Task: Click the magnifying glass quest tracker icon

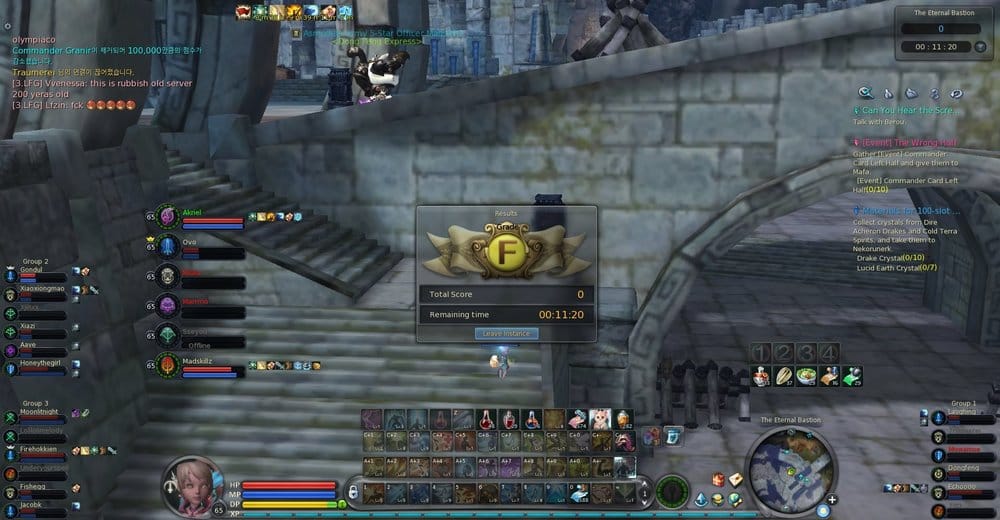Action: point(866,92)
